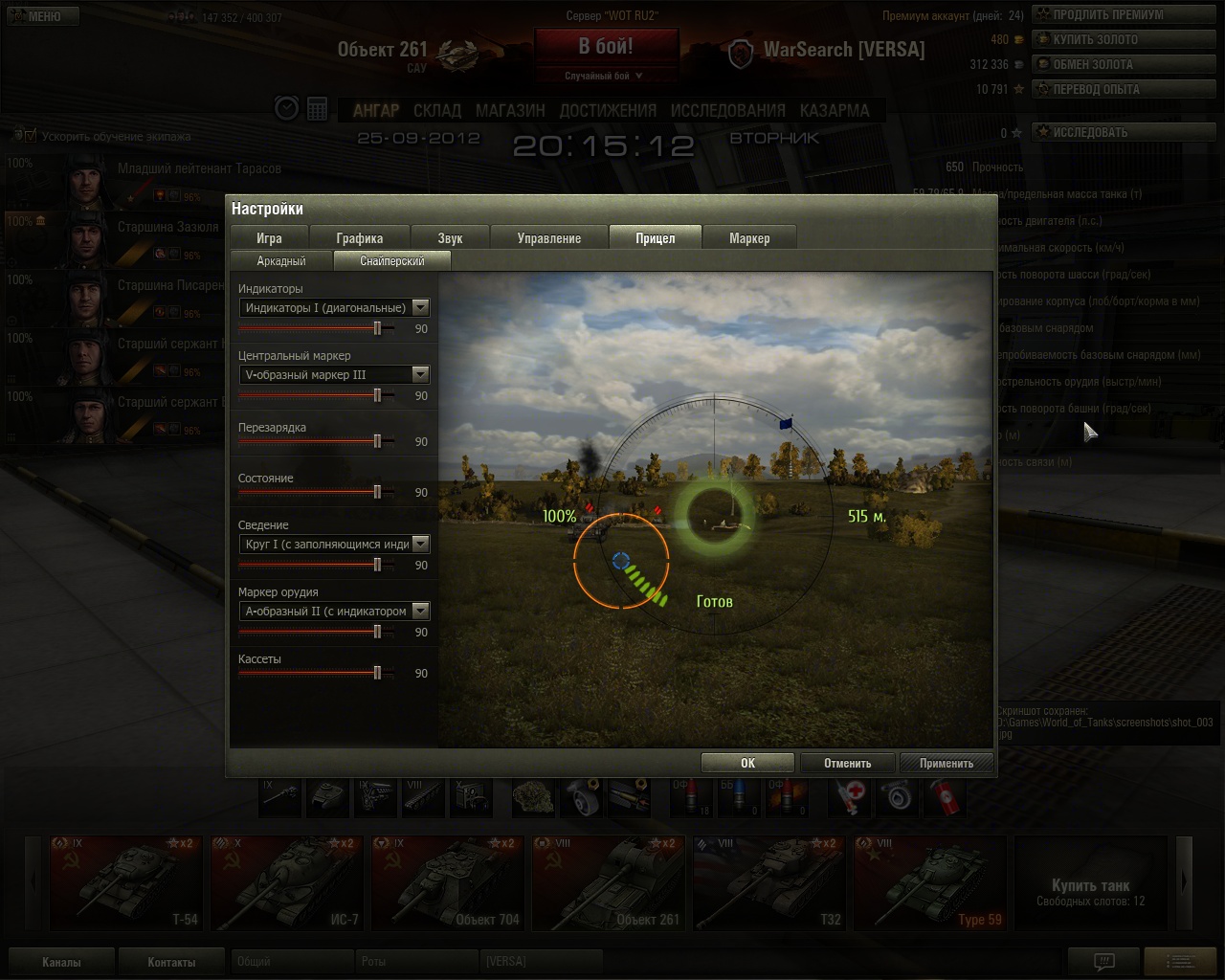The image size is (1225, 980).
Task: Set the Кассеты opacity slider
Action: tap(377, 673)
